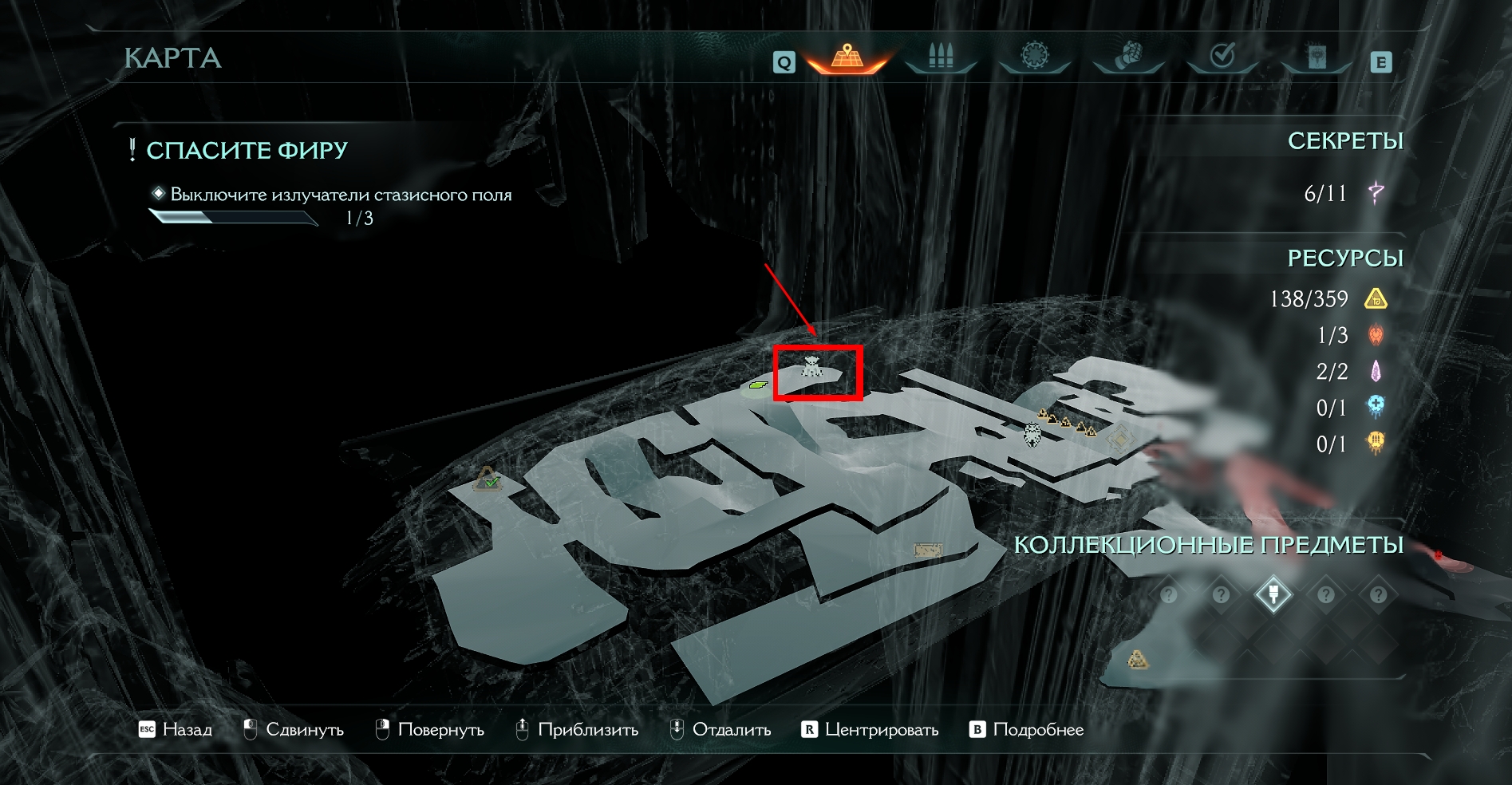Open the Codex book tab
Image resolution: width=1512 pixels, height=785 pixels.
coord(1317,57)
